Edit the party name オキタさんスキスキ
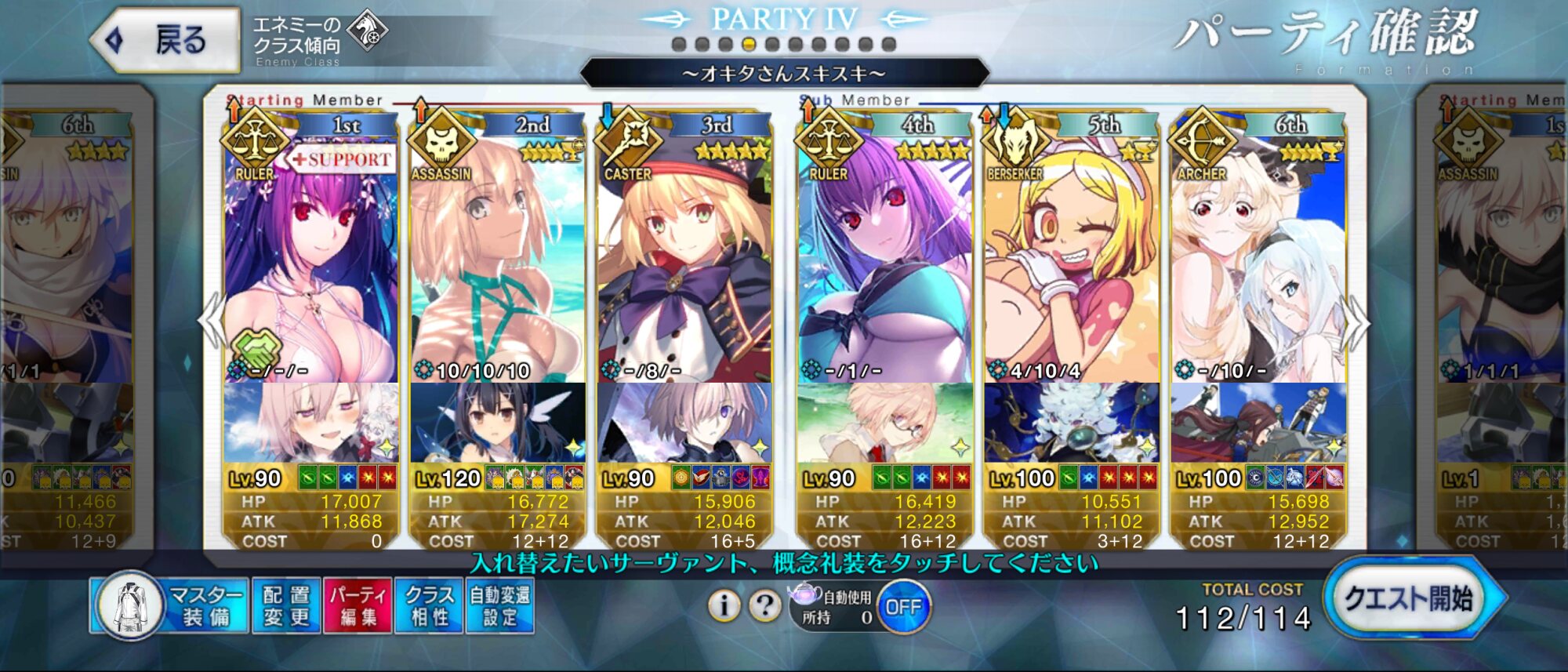Image resolution: width=1568 pixels, height=672 pixels. pyautogui.click(x=784, y=74)
